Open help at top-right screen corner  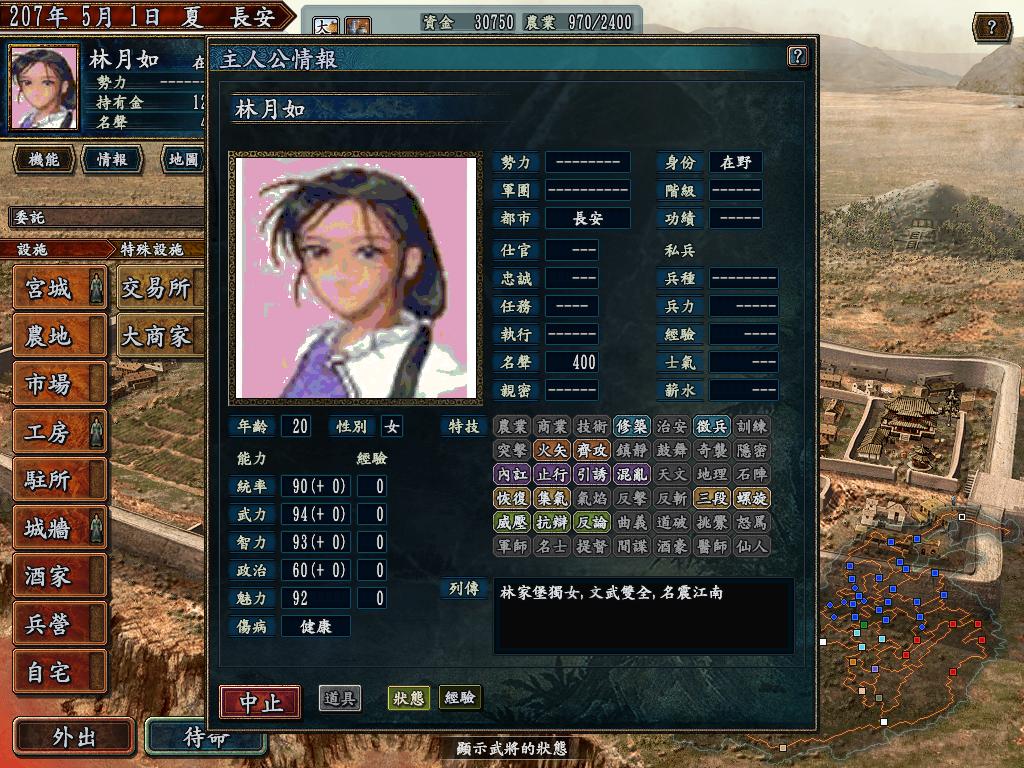coord(991,27)
